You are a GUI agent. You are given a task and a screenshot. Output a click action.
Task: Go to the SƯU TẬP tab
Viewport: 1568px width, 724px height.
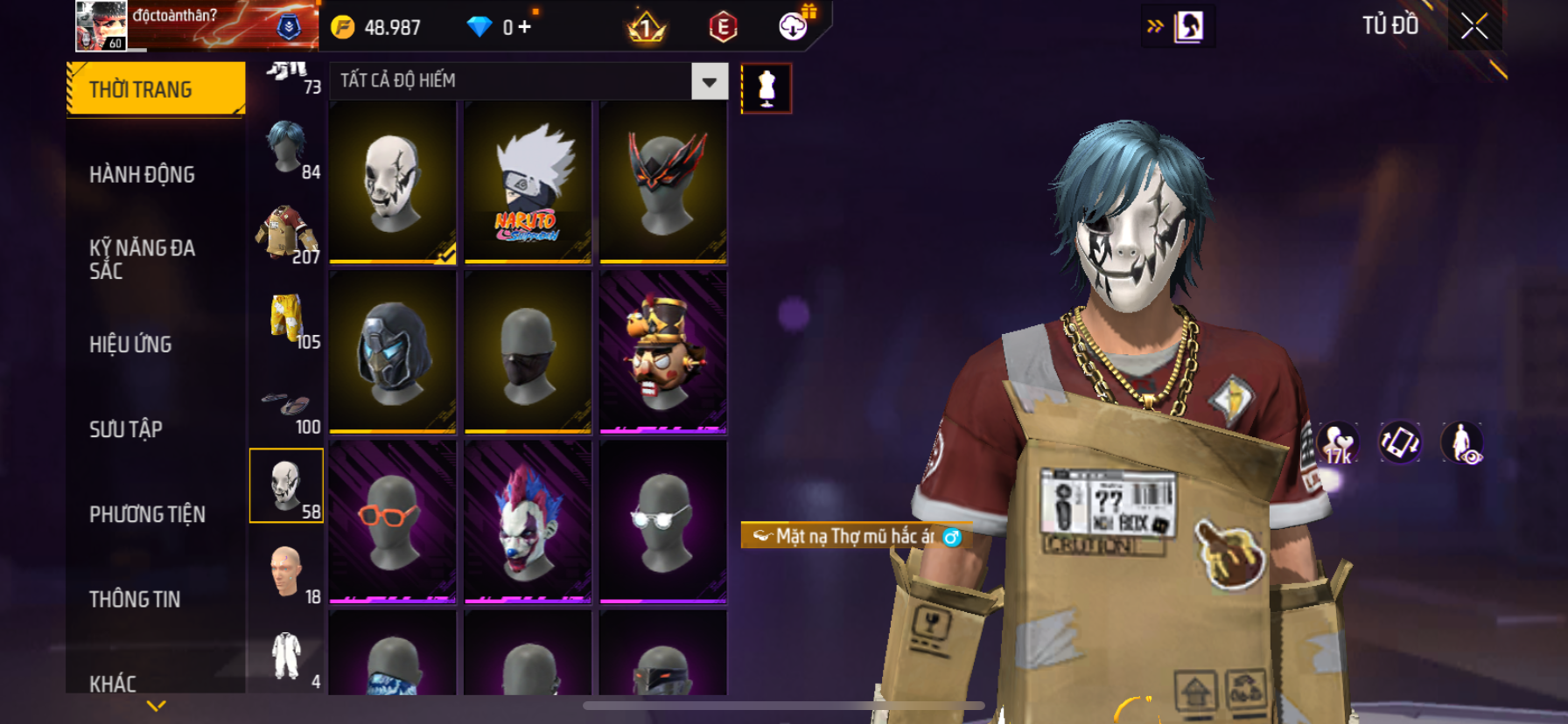pos(126,429)
